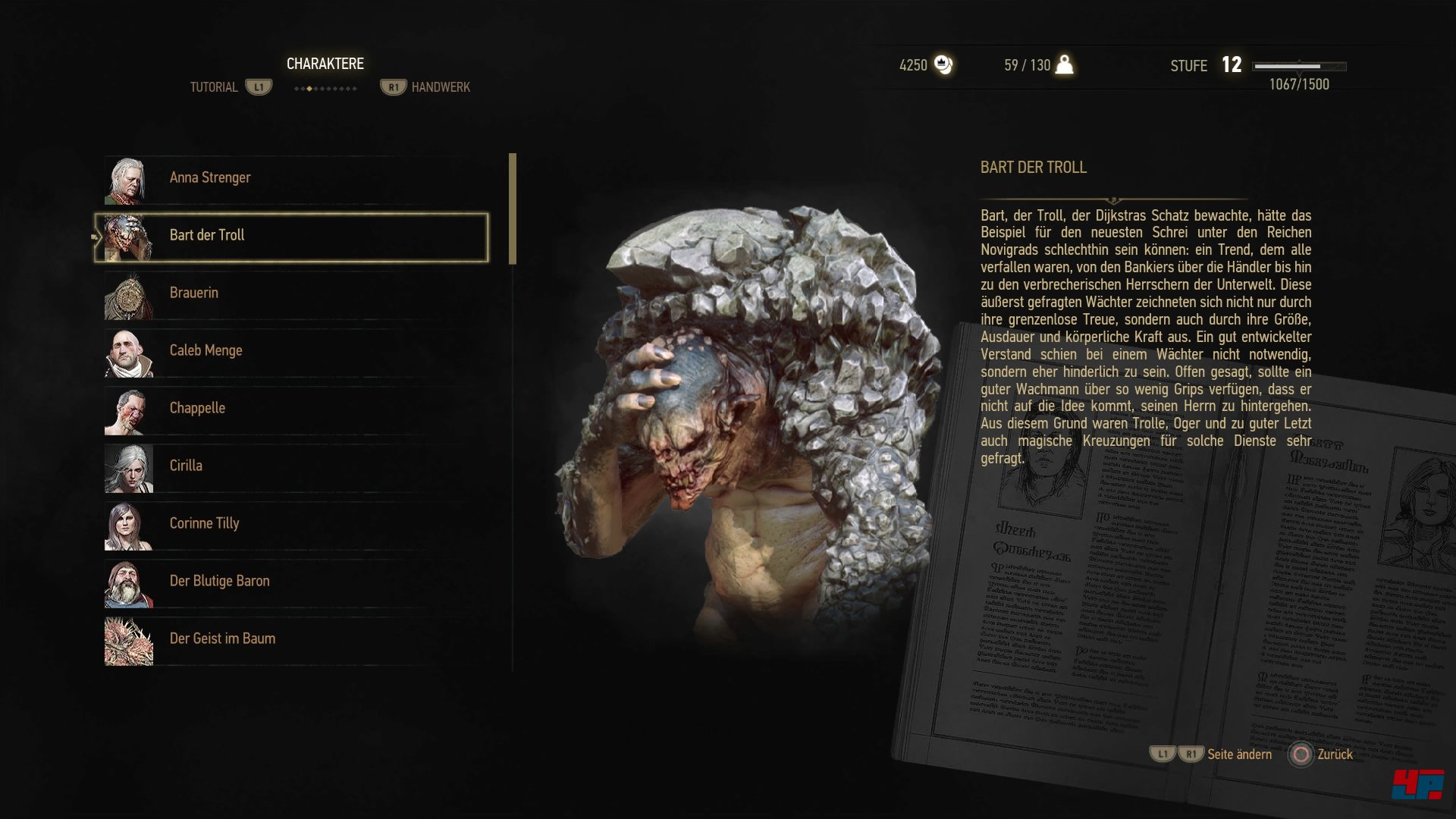Screen dimensions: 1456x819
Task: Switch to the Tutorial section
Action: coord(215,86)
